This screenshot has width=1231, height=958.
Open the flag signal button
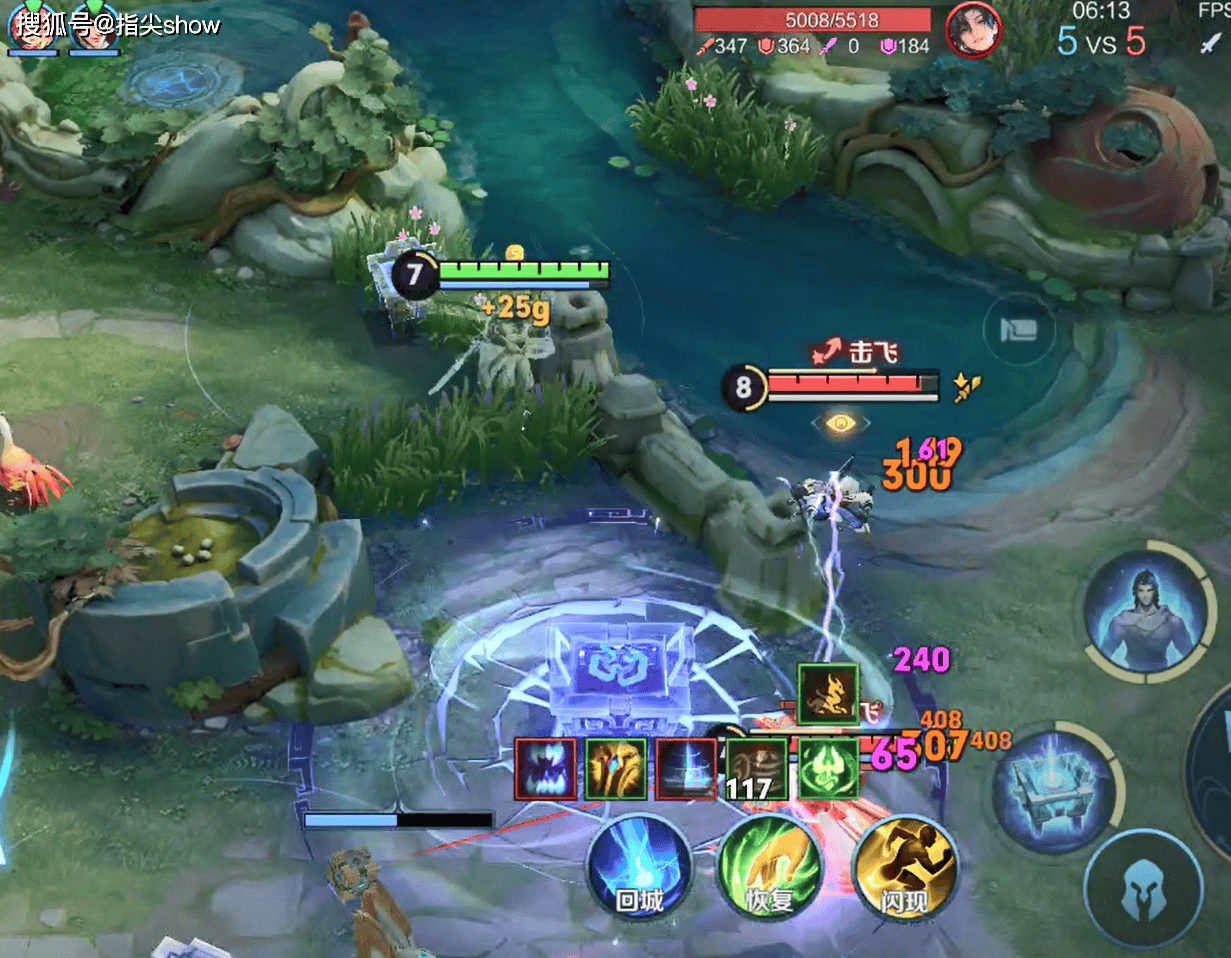click(1017, 329)
